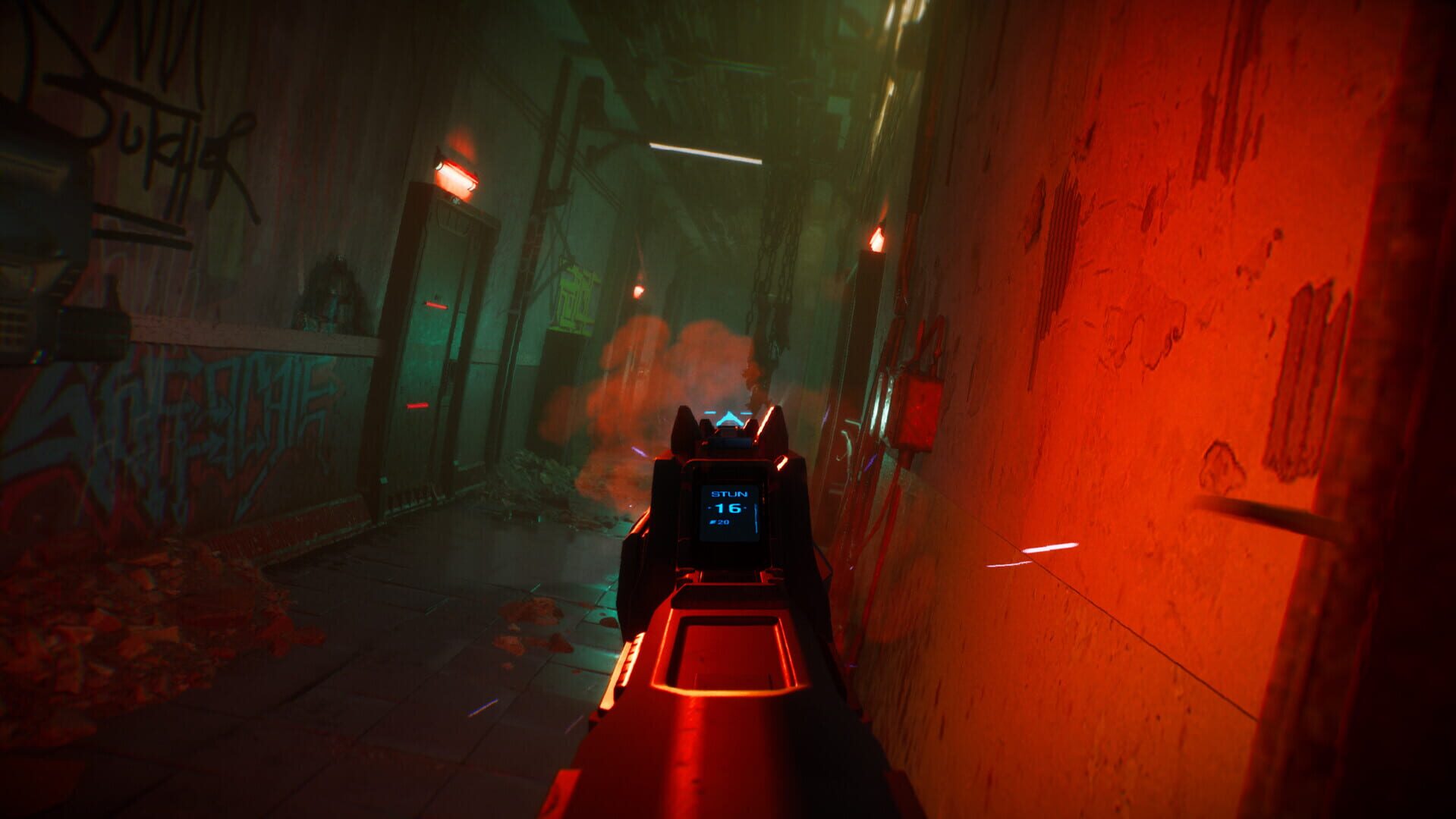This screenshot has height=819, width=1456.
Task: Expand the weapon display screen
Action: click(730, 508)
